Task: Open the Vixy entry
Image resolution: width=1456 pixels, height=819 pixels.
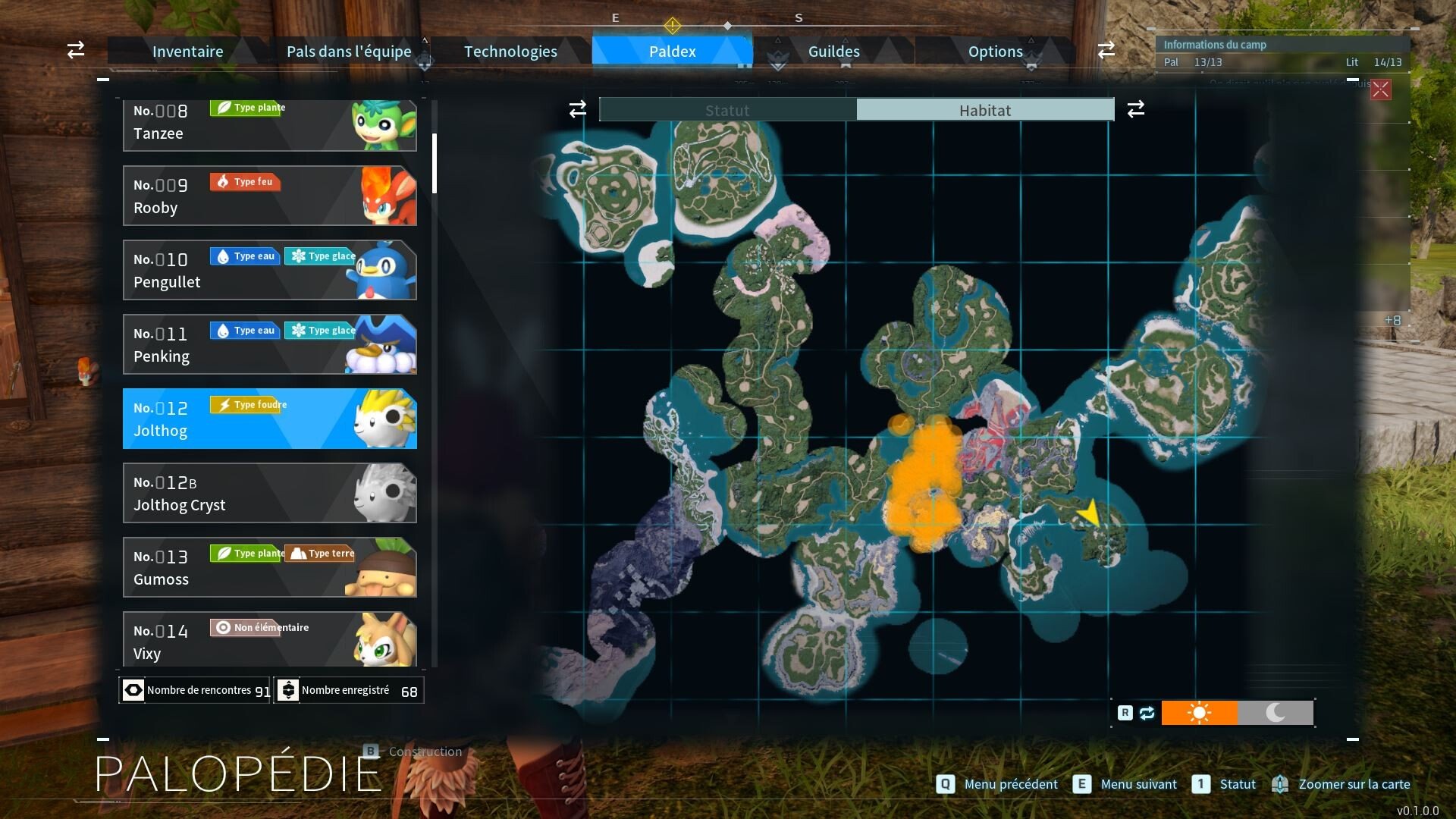Action: [x=269, y=639]
